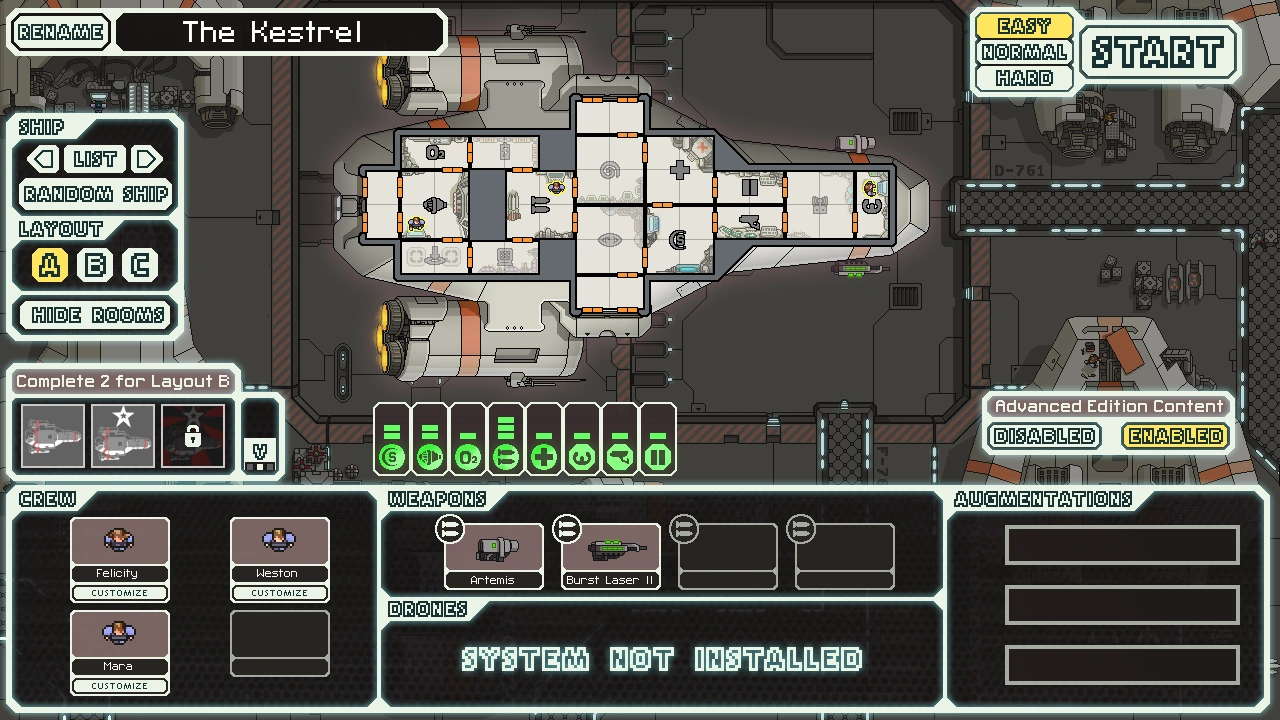The height and width of the screenshot is (720, 1280).
Task: Browse to previous ship with left arrow
Action: (41, 159)
